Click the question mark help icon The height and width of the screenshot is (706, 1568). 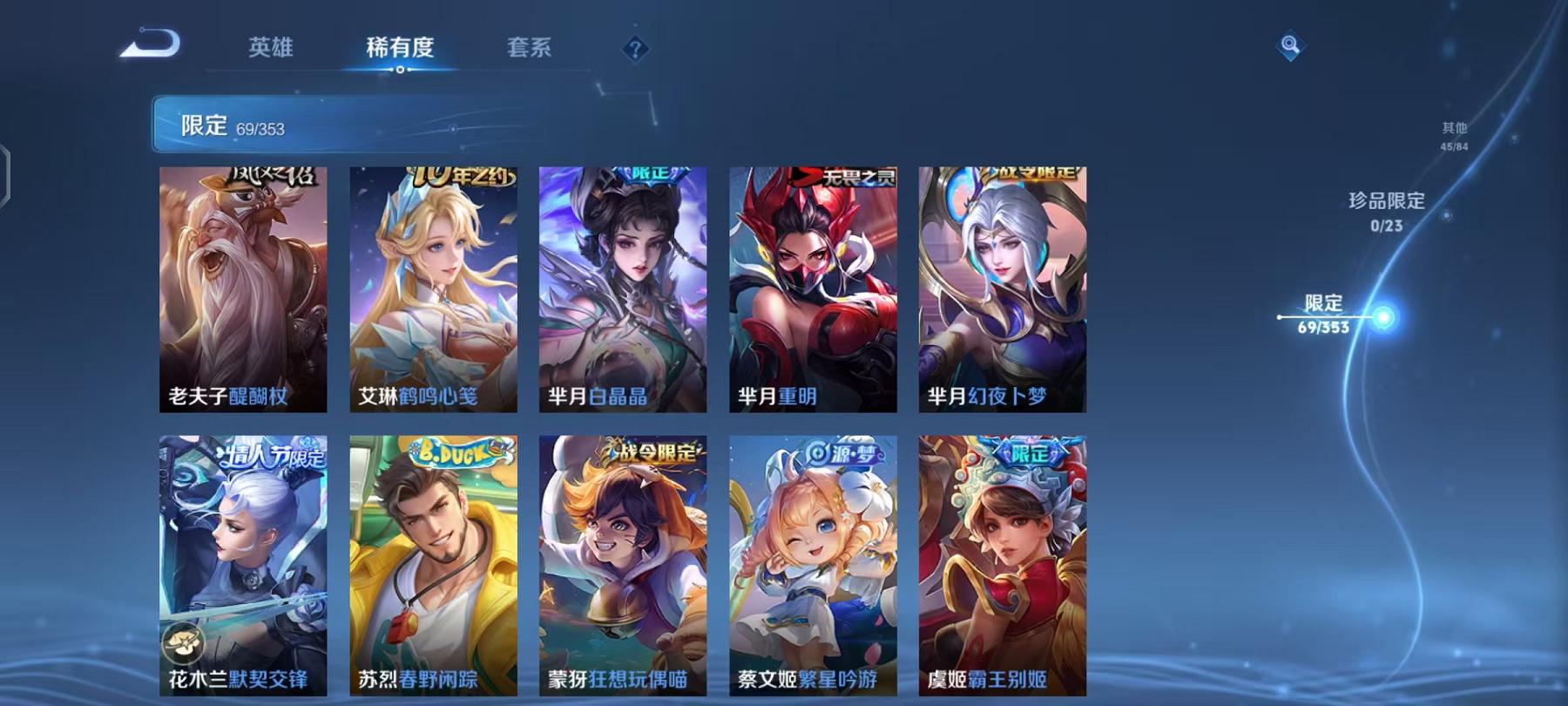[x=634, y=50]
